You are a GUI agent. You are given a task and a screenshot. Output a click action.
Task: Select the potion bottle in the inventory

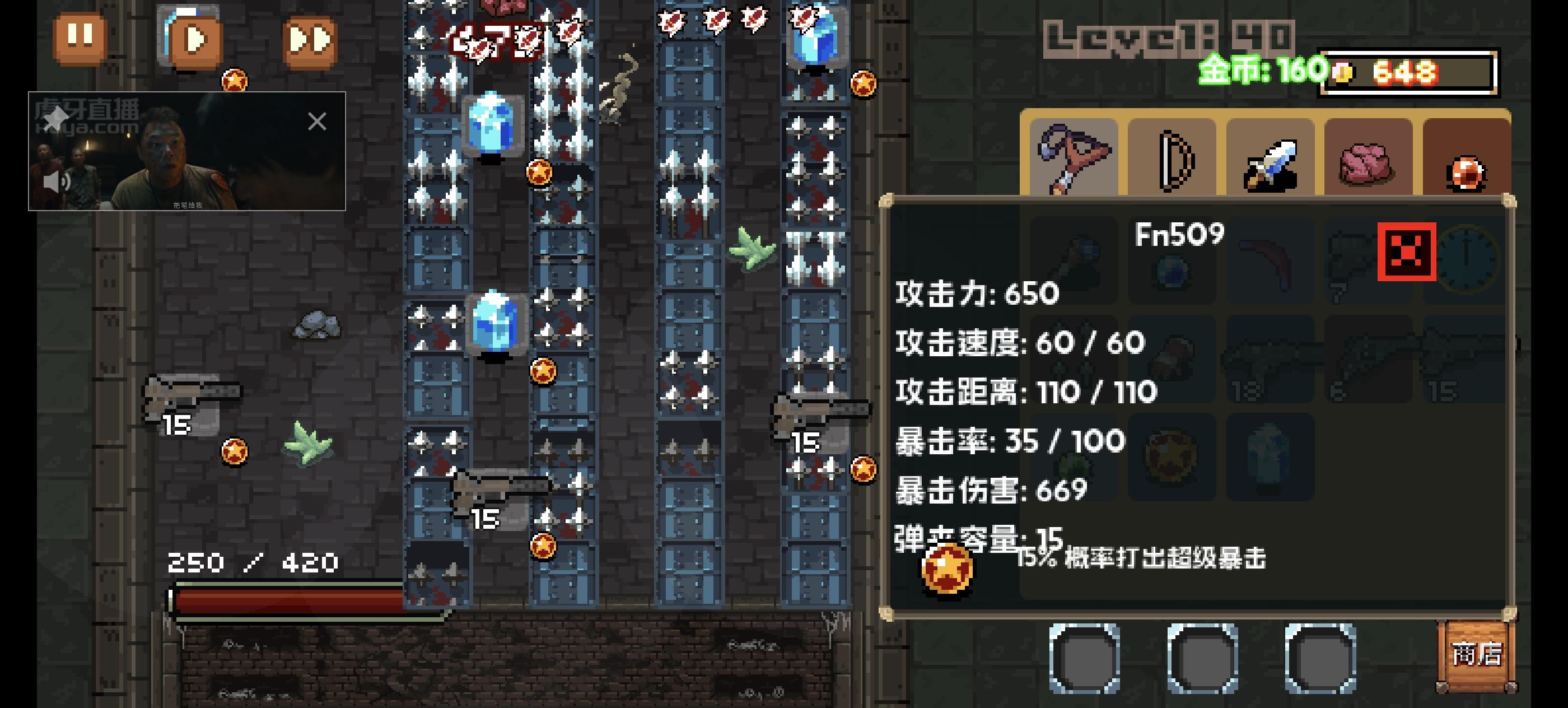[x=1270, y=458]
